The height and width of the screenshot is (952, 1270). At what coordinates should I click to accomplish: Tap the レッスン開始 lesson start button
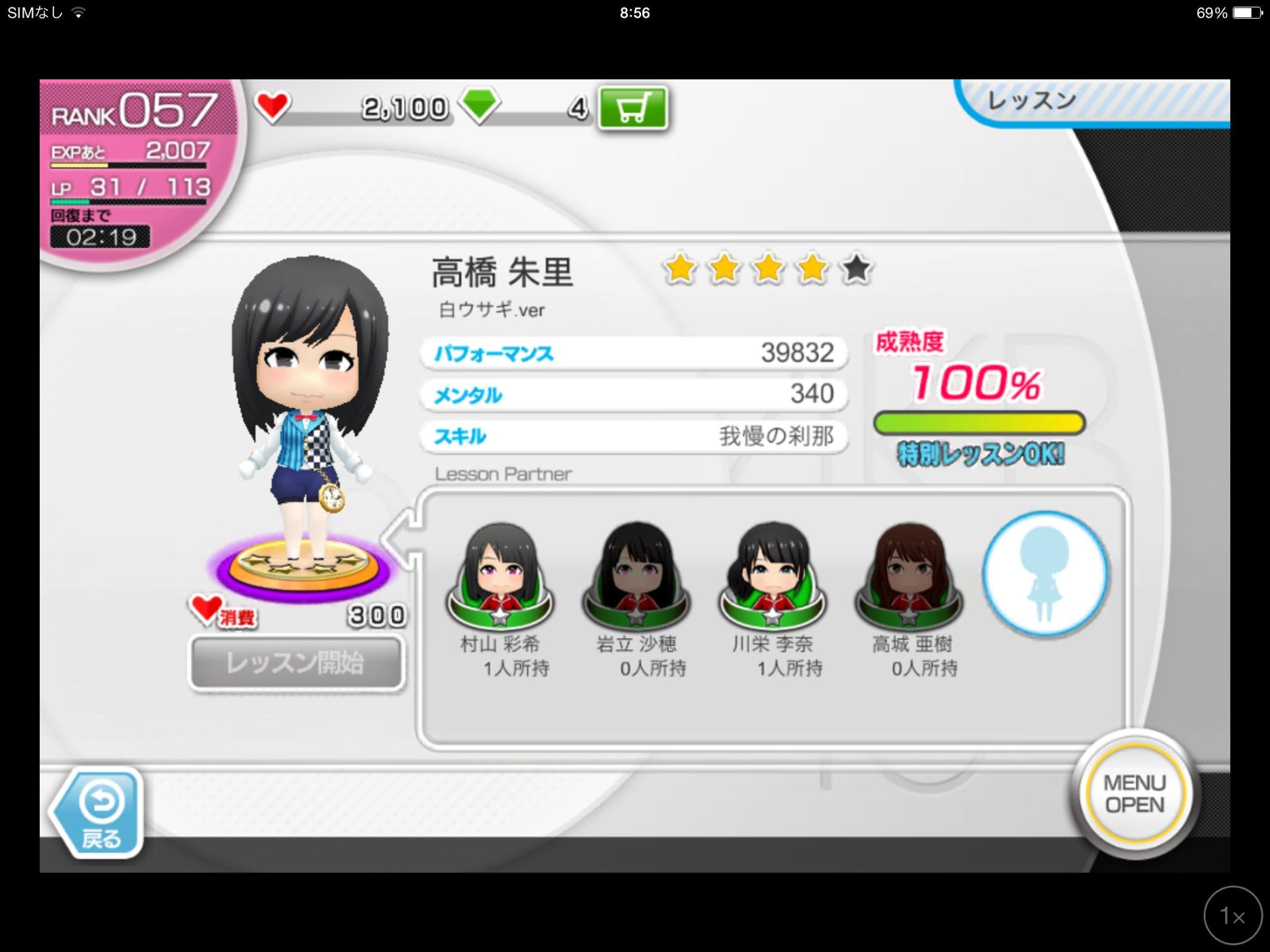pos(296,663)
